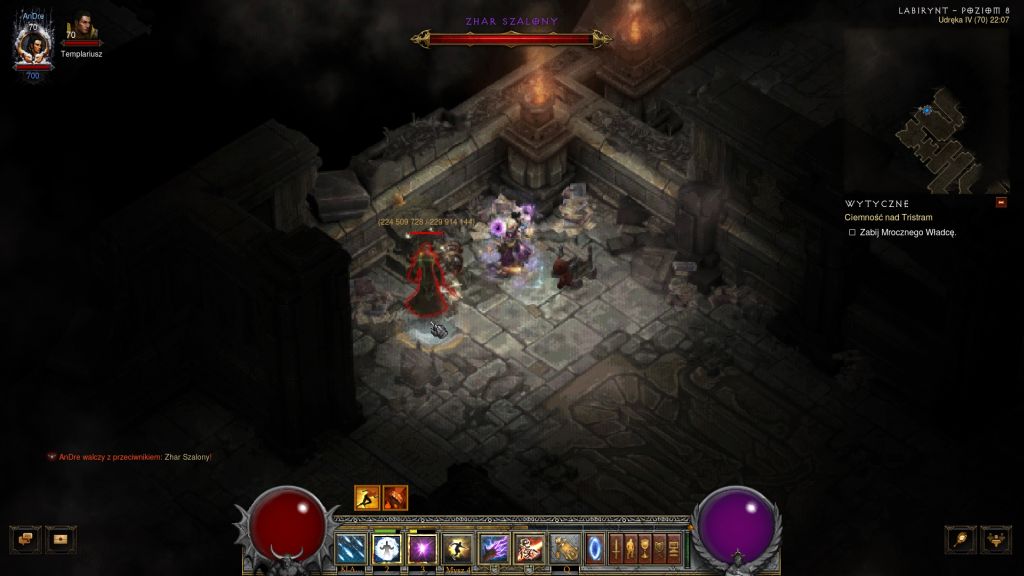Click the running figure buff icon
Image resolution: width=1024 pixels, height=576 pixels.
pos(367,497)
